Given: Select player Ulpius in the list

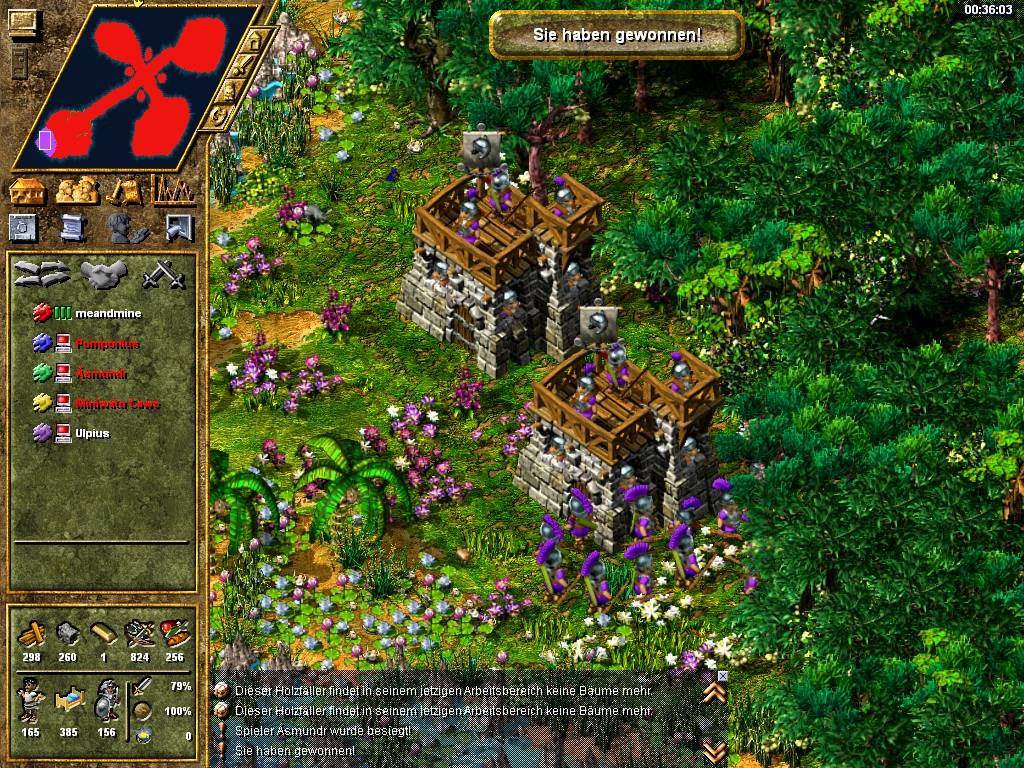Looking at the screenshot, I should tap(93, 434).
